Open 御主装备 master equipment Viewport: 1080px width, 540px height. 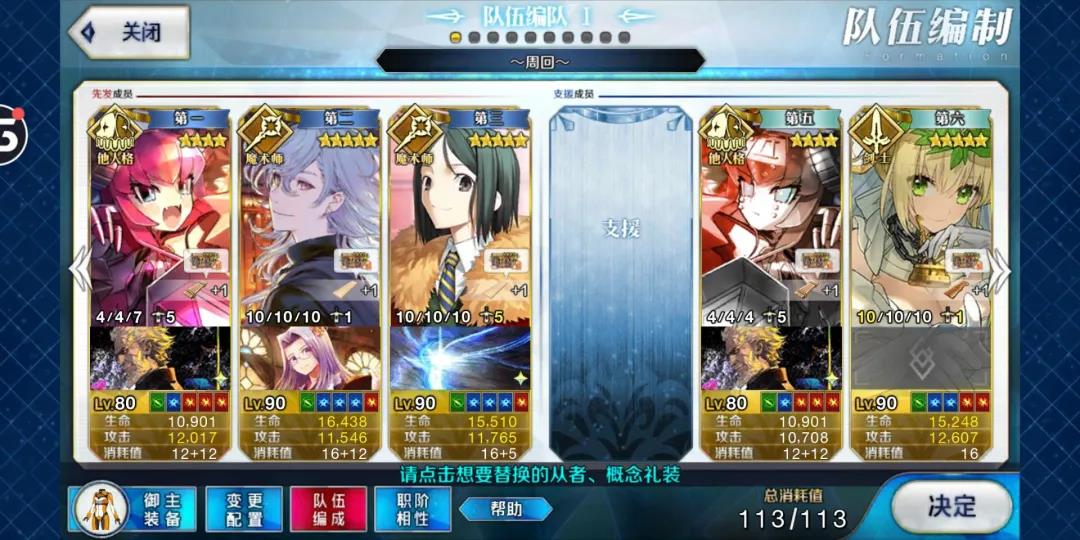[134, 508]
